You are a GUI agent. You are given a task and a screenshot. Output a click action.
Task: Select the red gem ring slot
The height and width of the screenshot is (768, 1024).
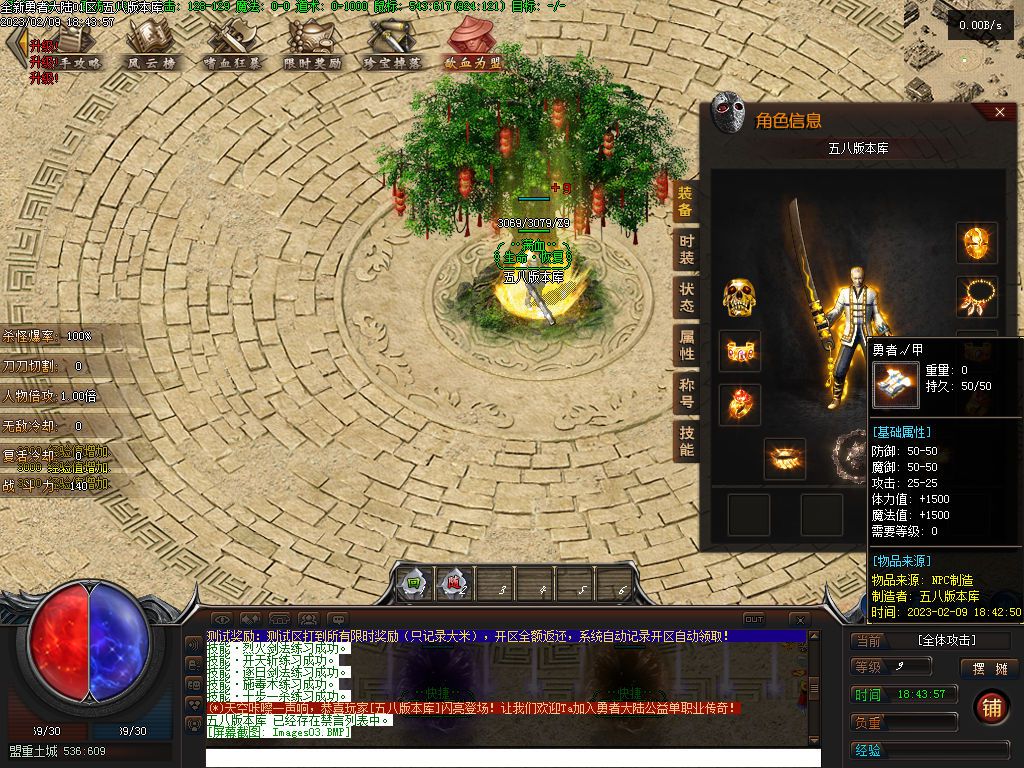click(740, 404)
